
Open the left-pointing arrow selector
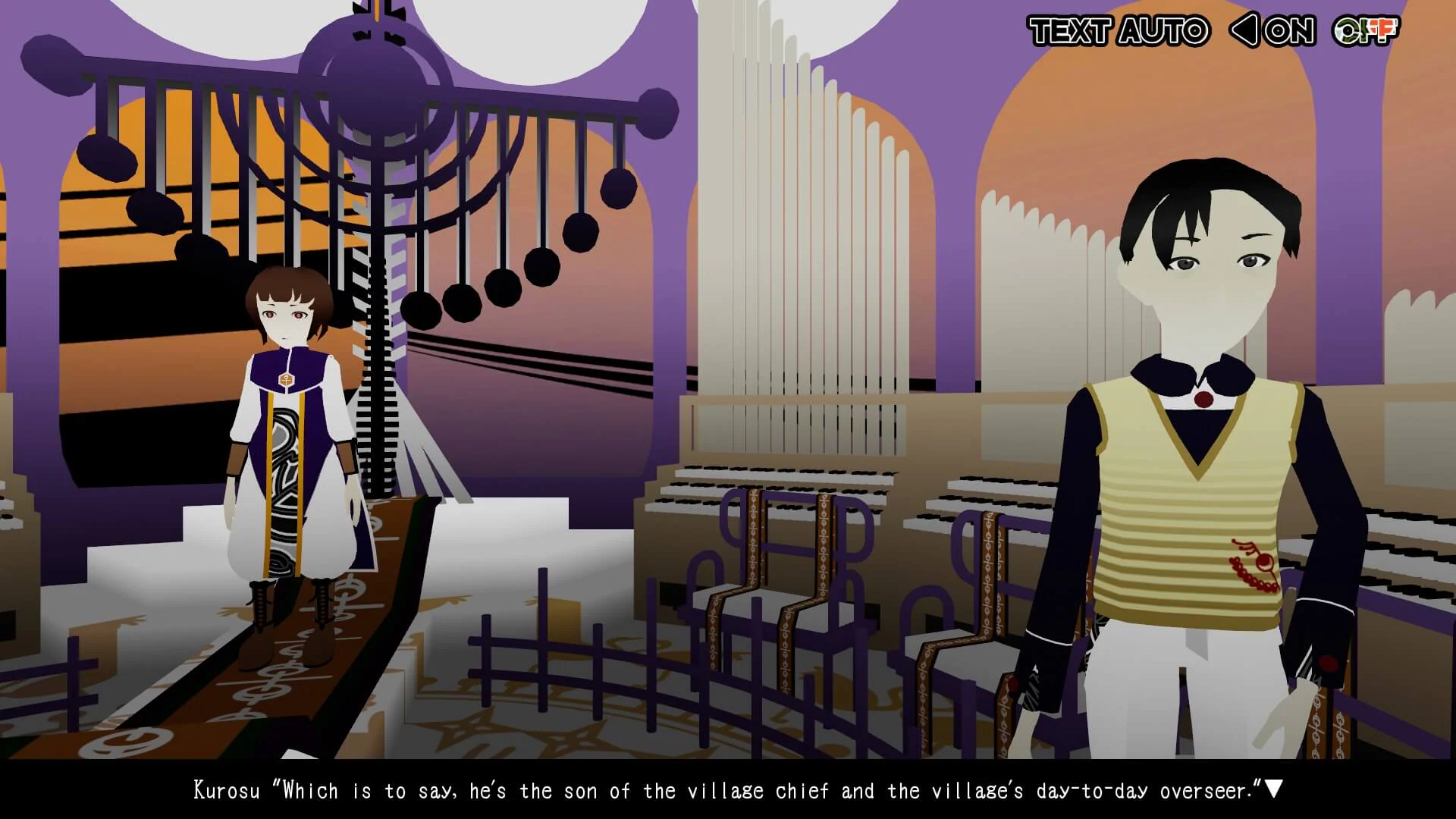pyautogui.click(x=1243, y=32)
